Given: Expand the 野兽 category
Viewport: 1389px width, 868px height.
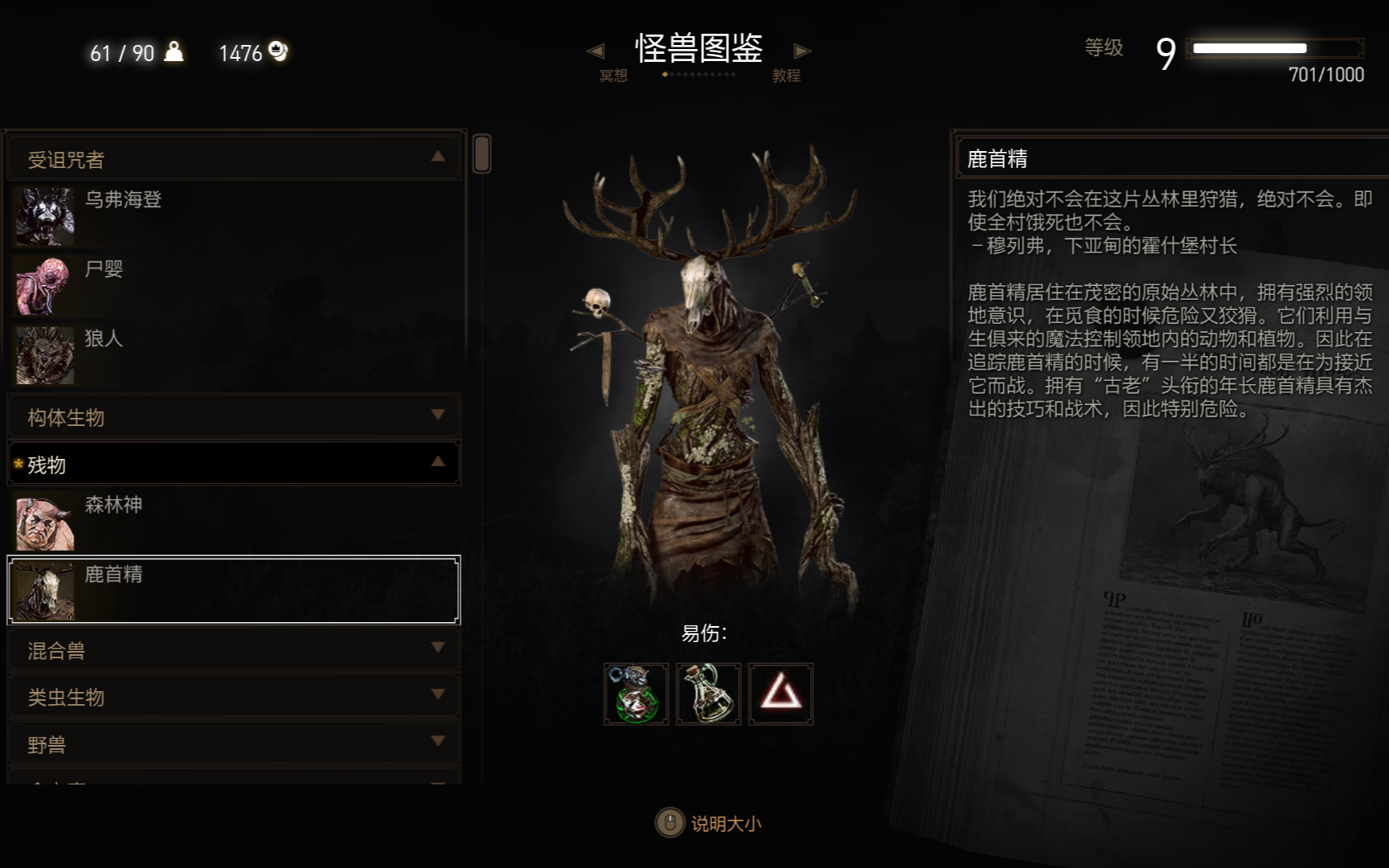Looking at the screenshot, I should coord(233,743).
